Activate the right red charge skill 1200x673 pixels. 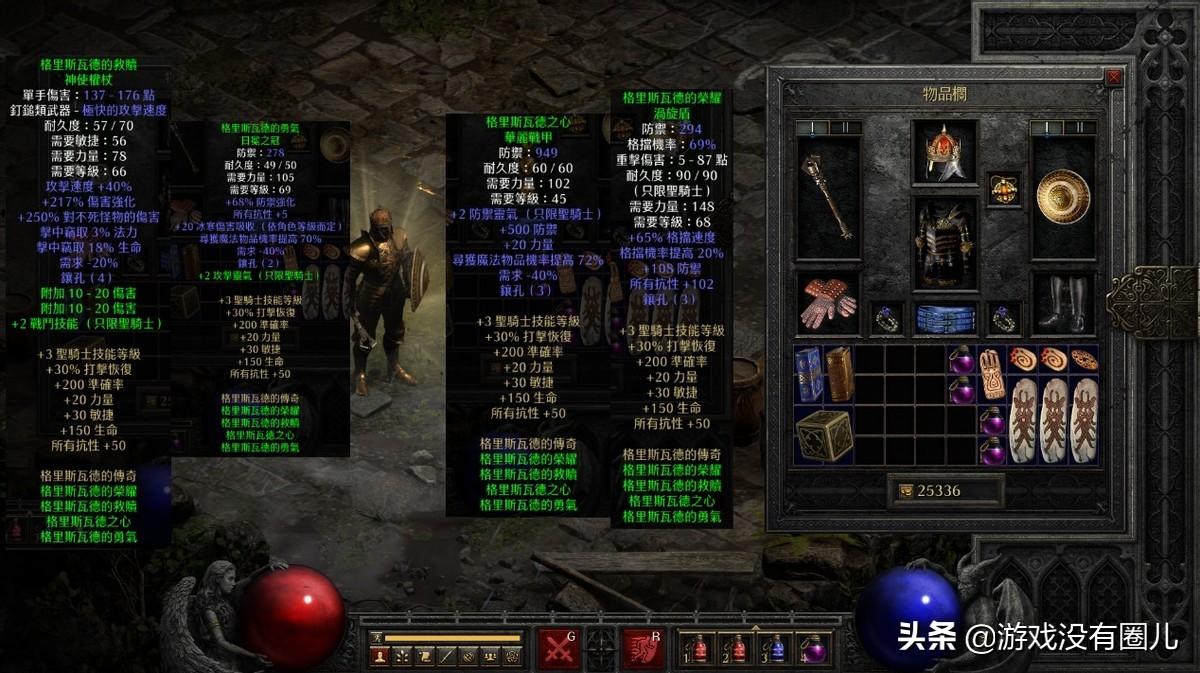pos(643,648)
